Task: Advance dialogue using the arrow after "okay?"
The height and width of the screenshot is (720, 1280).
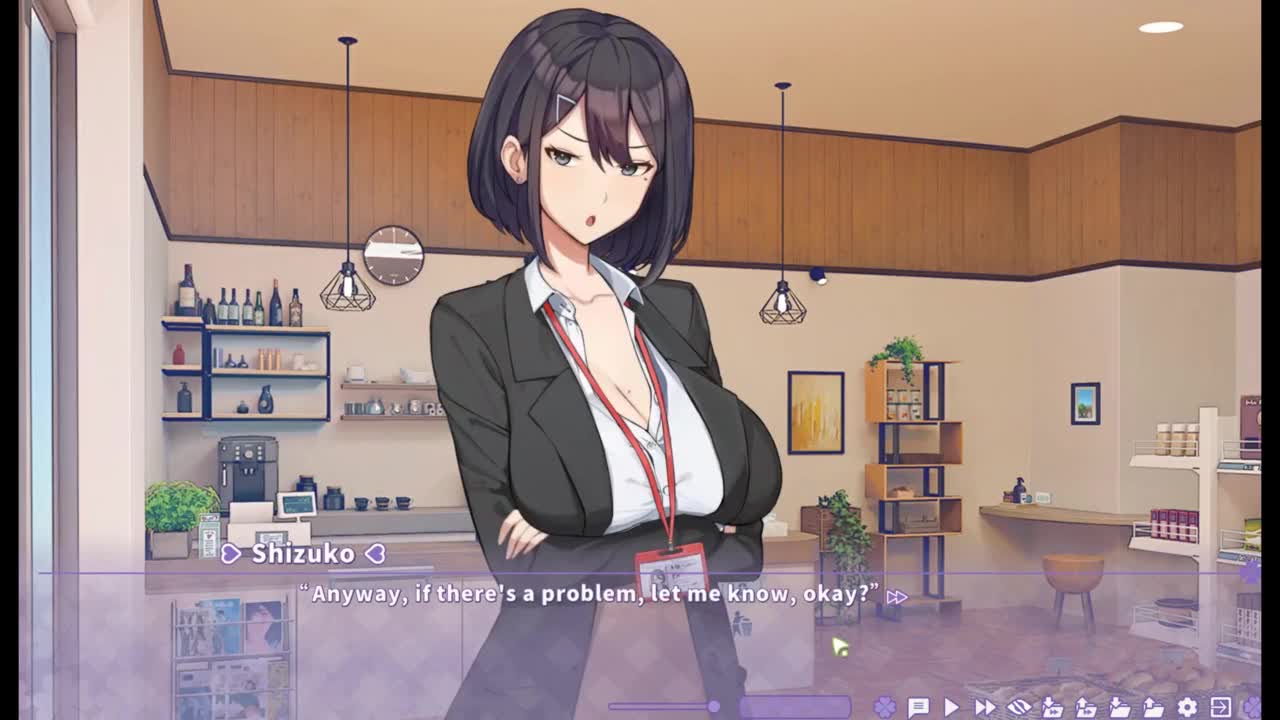Action: pos(897,597)
